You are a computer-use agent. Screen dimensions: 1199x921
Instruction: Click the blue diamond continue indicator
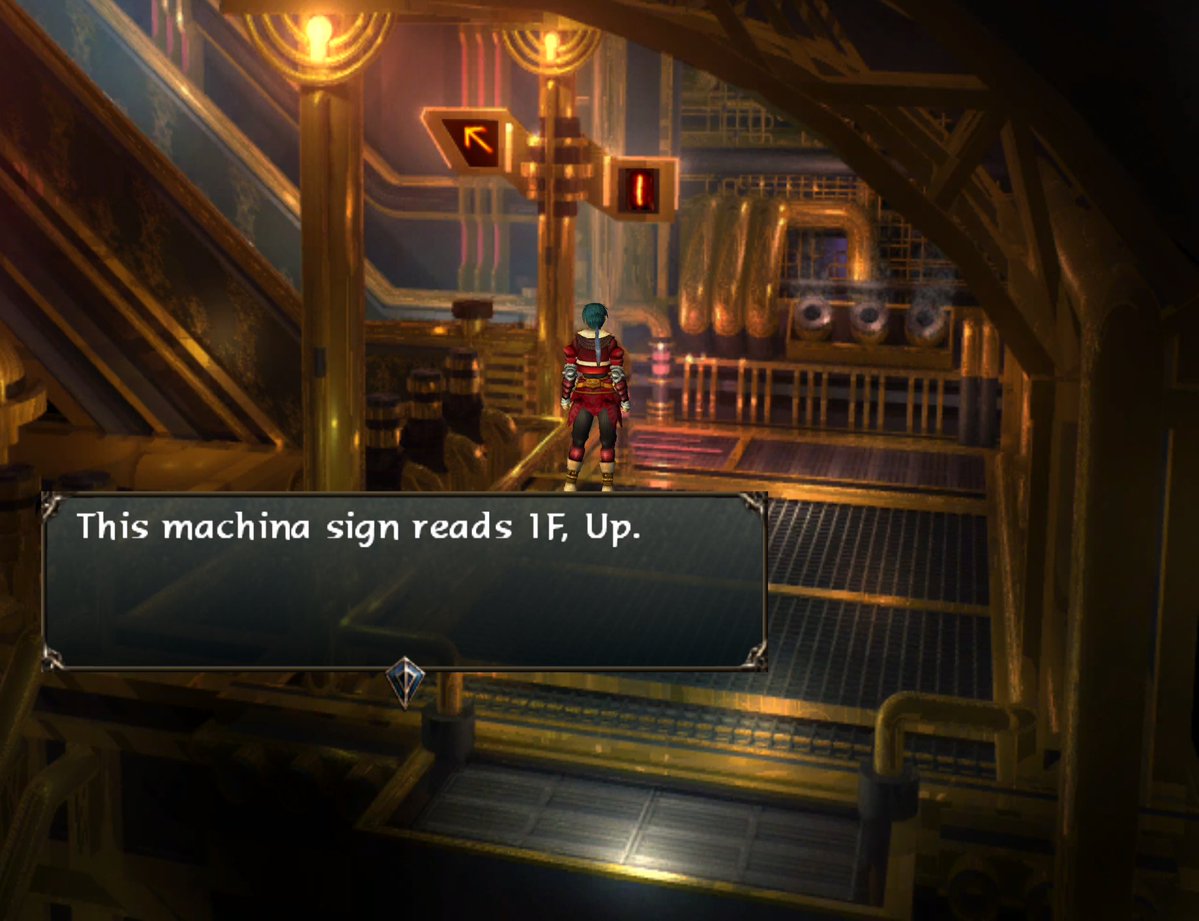coord(405,681)
